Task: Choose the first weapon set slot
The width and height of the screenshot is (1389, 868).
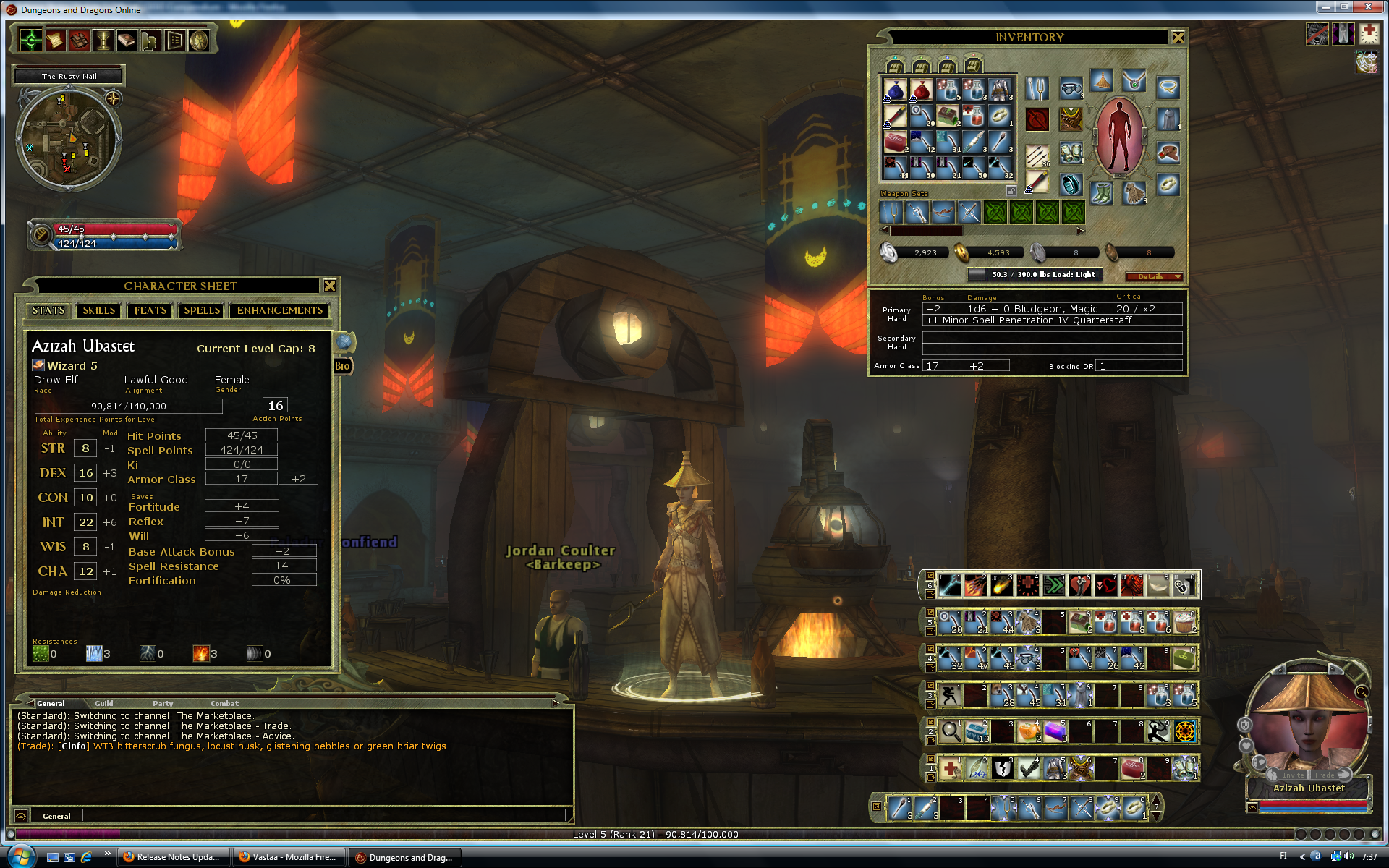Action: pos(891,213)
